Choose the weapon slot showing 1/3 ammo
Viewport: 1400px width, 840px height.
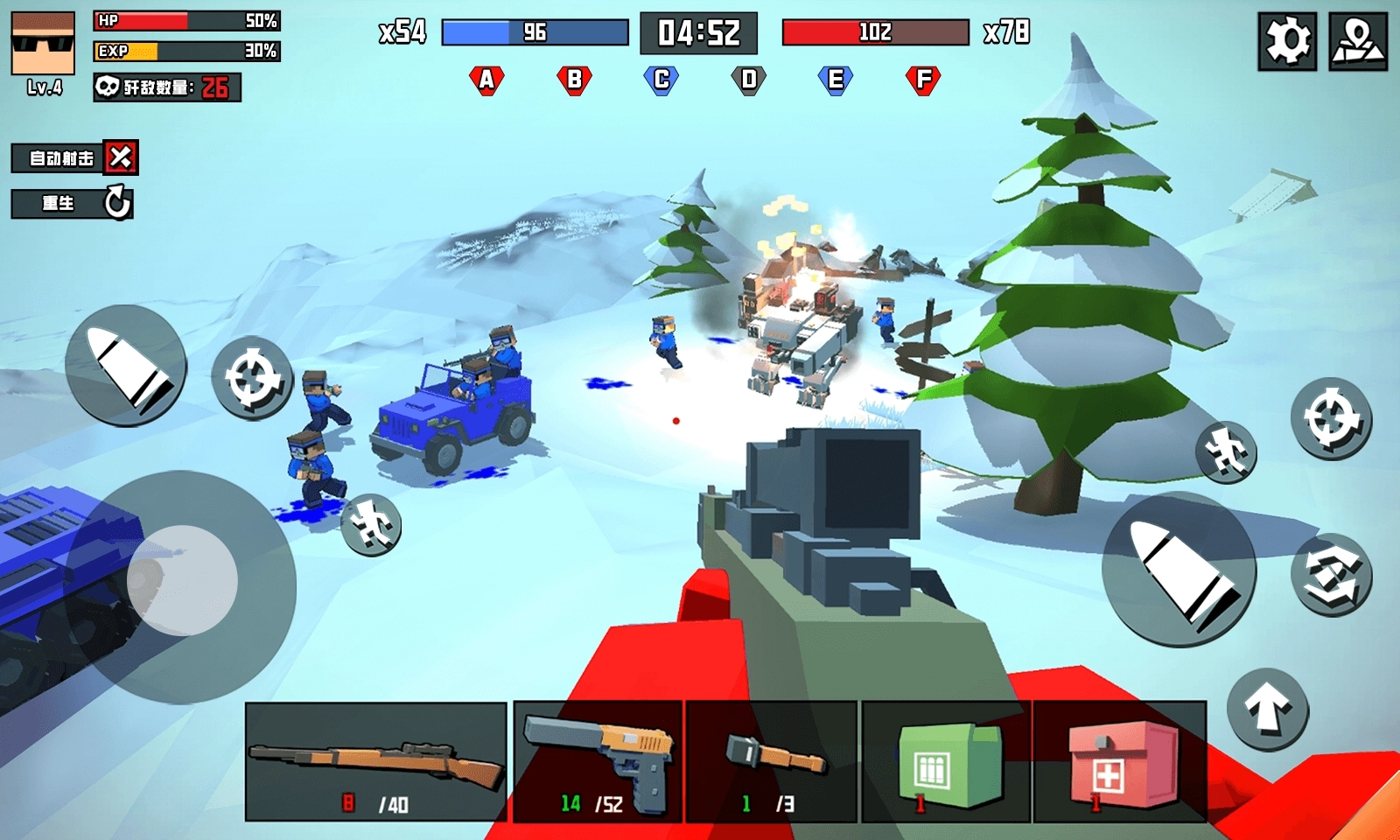[x=771, y=761]
